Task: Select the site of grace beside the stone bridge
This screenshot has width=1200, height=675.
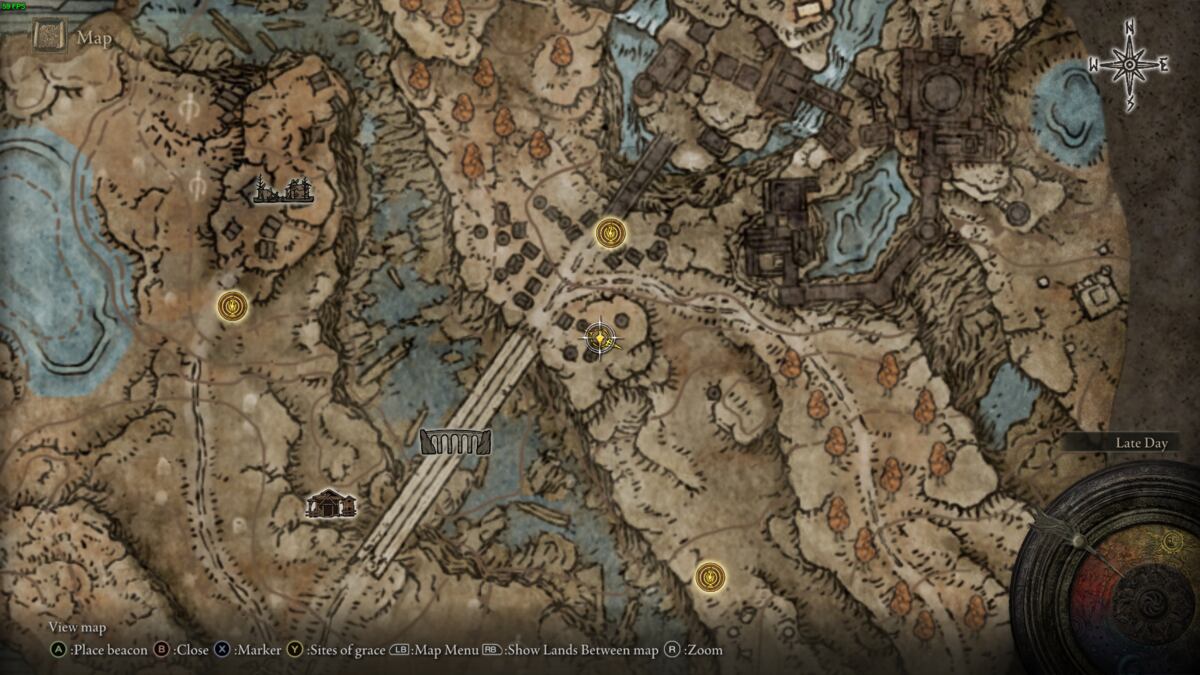Action: pyautogui.click(x=610, y=234)
